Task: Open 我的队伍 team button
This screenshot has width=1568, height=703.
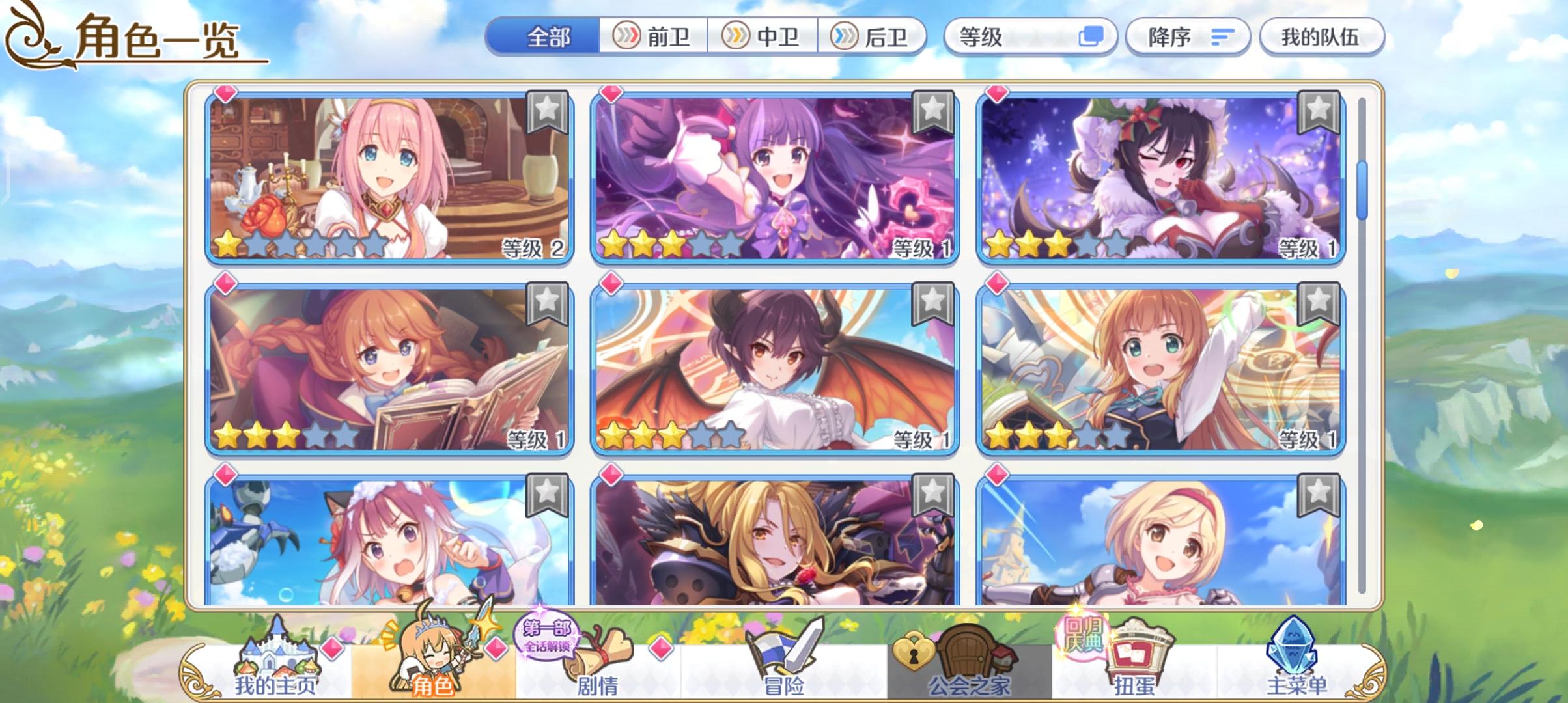Action: [1322, 37]
